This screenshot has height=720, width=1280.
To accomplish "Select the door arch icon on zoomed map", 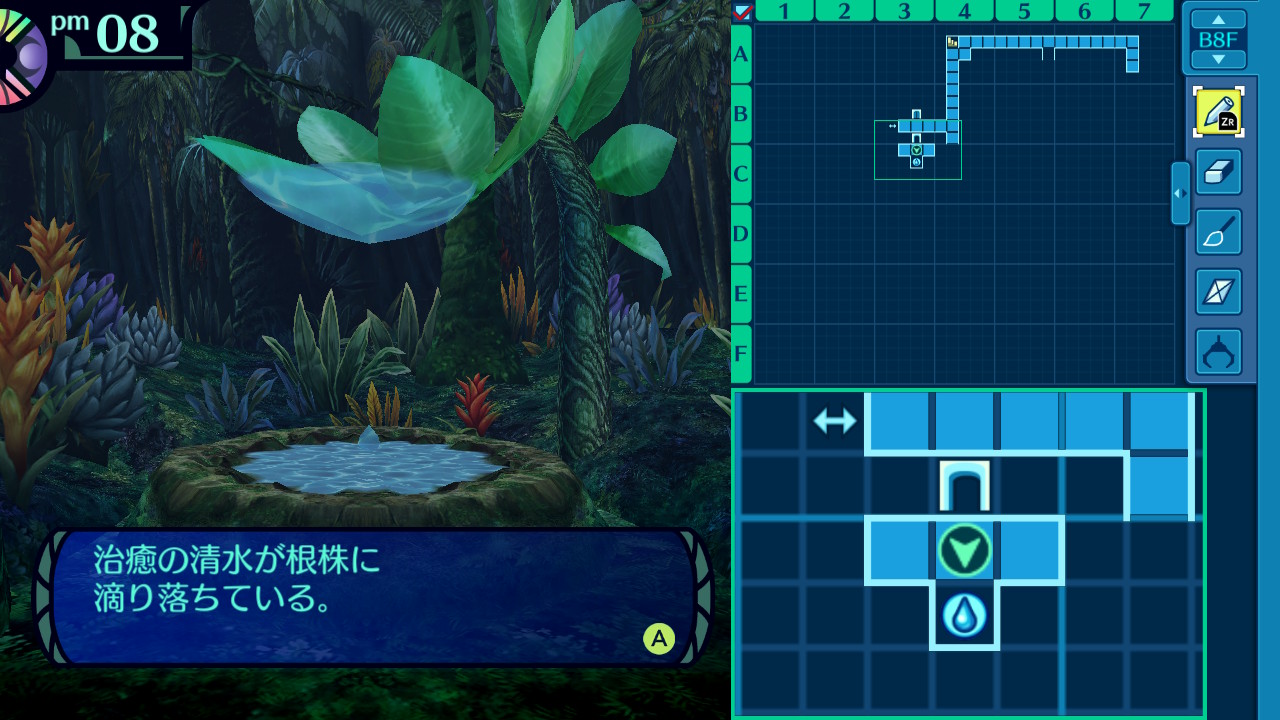I will (964, 486).
